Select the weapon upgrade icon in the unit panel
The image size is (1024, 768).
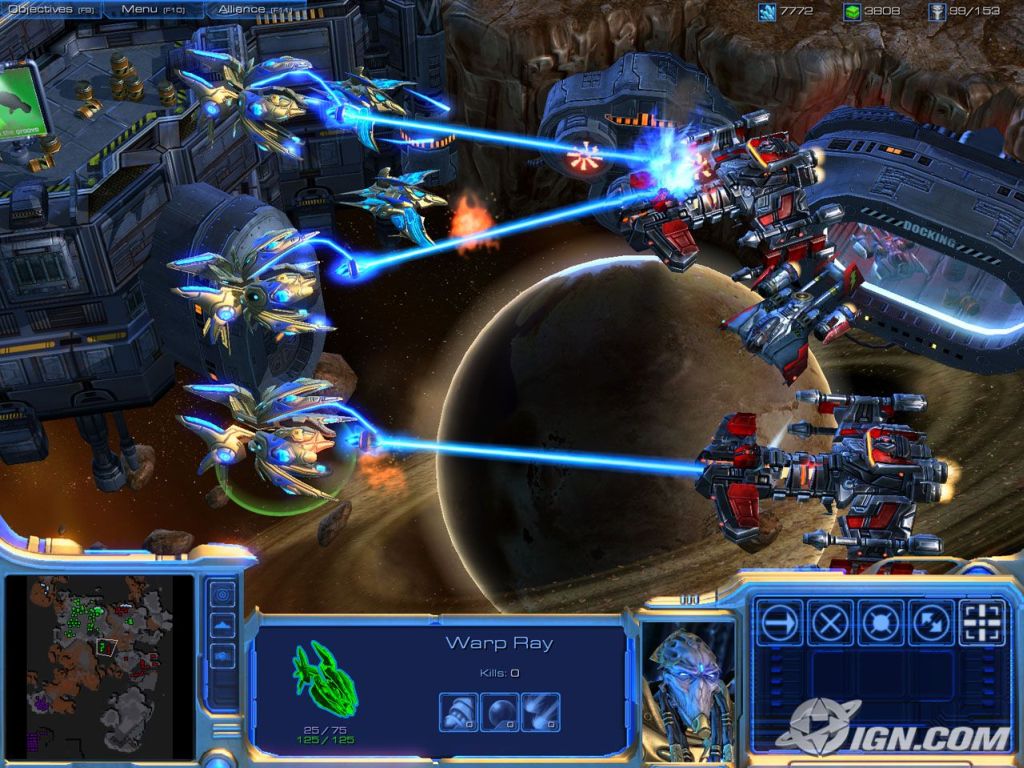coord(458,711)
